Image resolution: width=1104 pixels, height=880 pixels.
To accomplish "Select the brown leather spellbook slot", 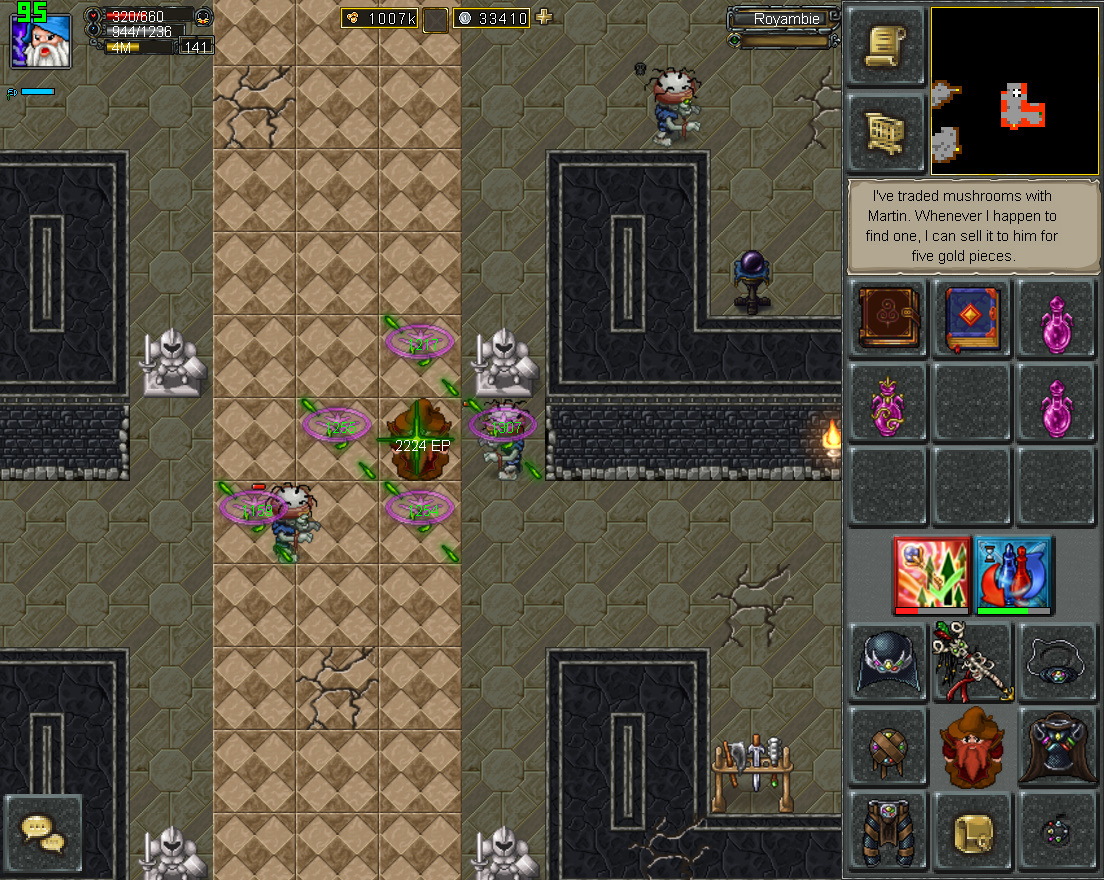I will pyautogui.click(x=887, y=318).
